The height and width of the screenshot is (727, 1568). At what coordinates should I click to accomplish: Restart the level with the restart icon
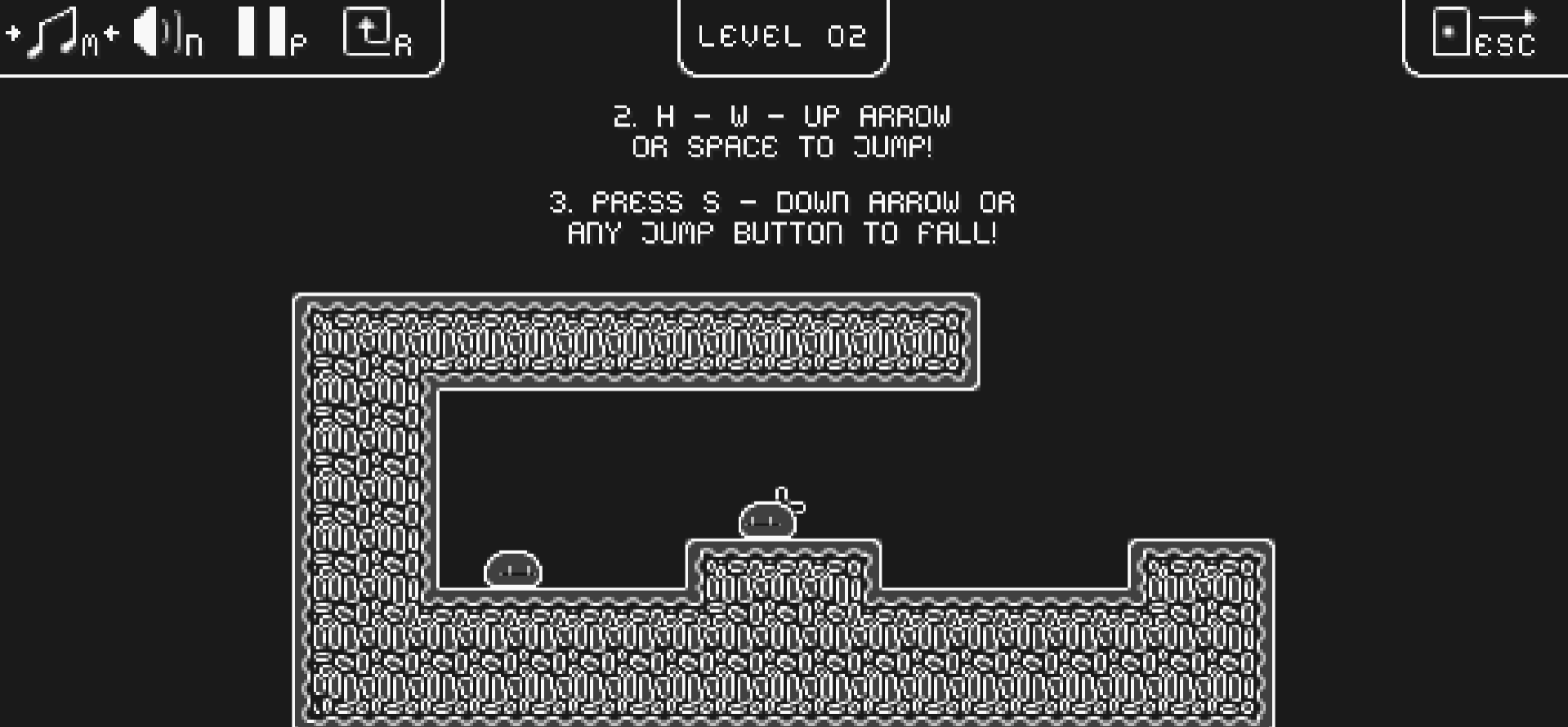click(367, 33)
